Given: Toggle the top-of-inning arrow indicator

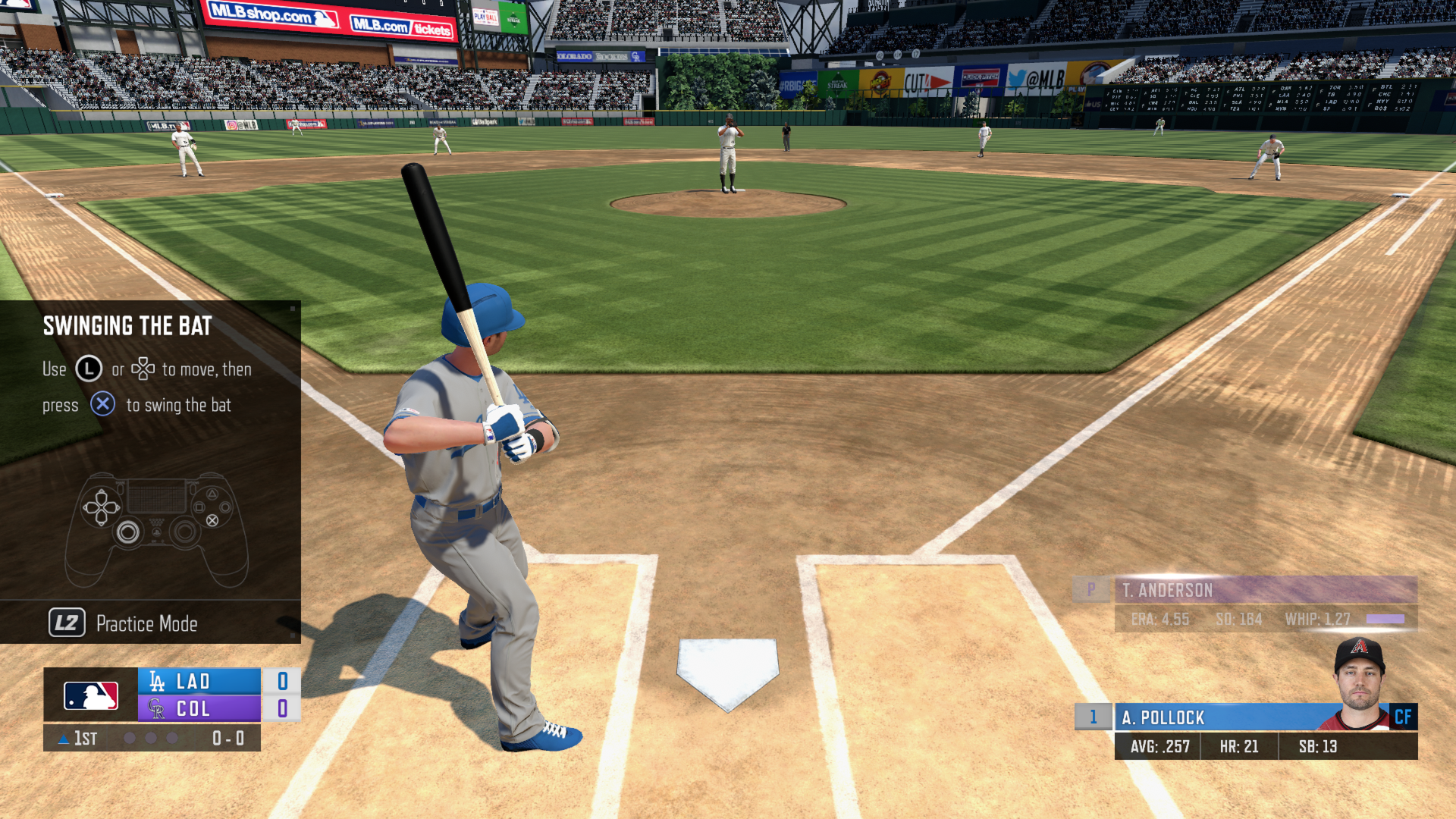Looking at the screenshot, I should [64, 737].
